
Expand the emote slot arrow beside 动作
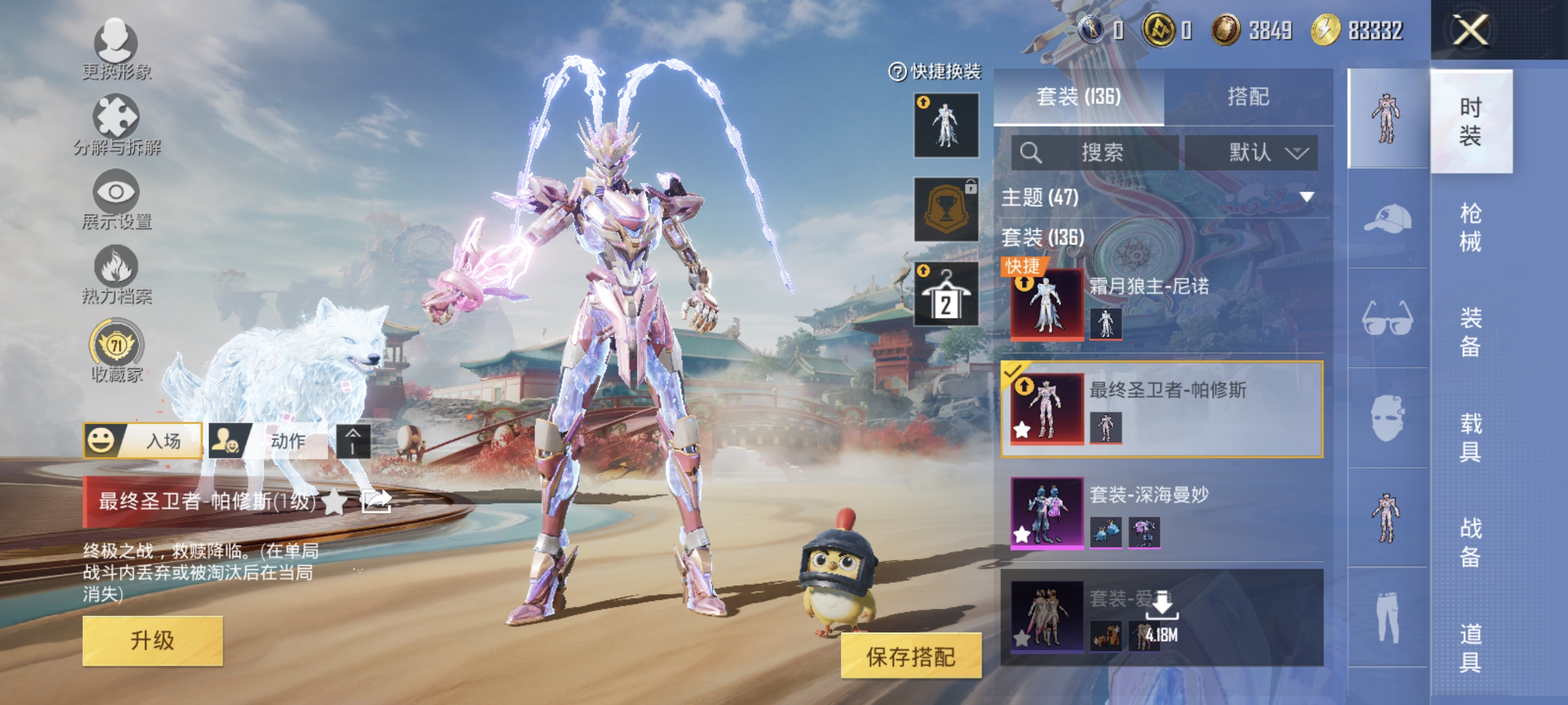click(353, 442)
